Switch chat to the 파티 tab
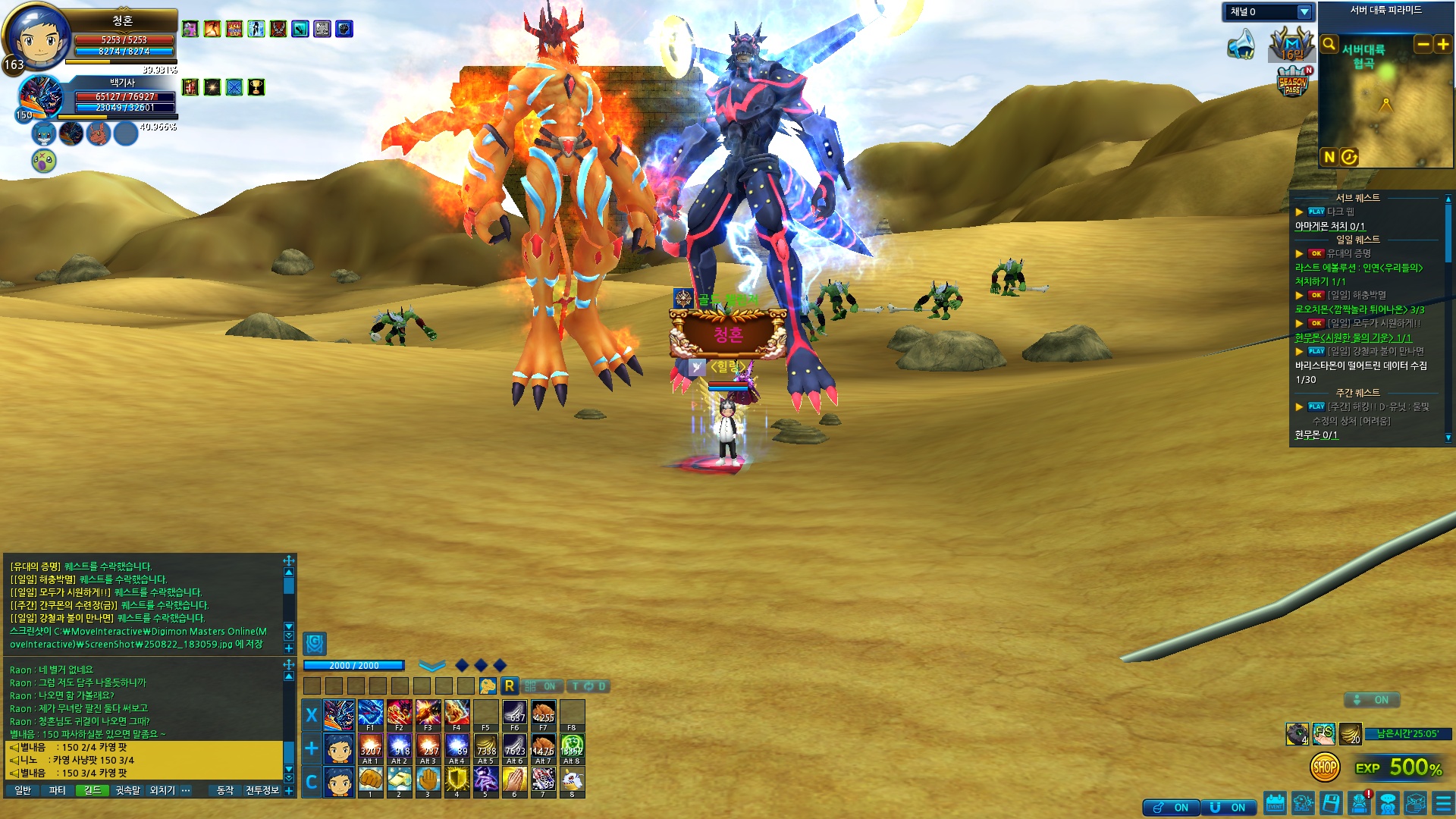The image size is (1456, 819). coord(58,790)
